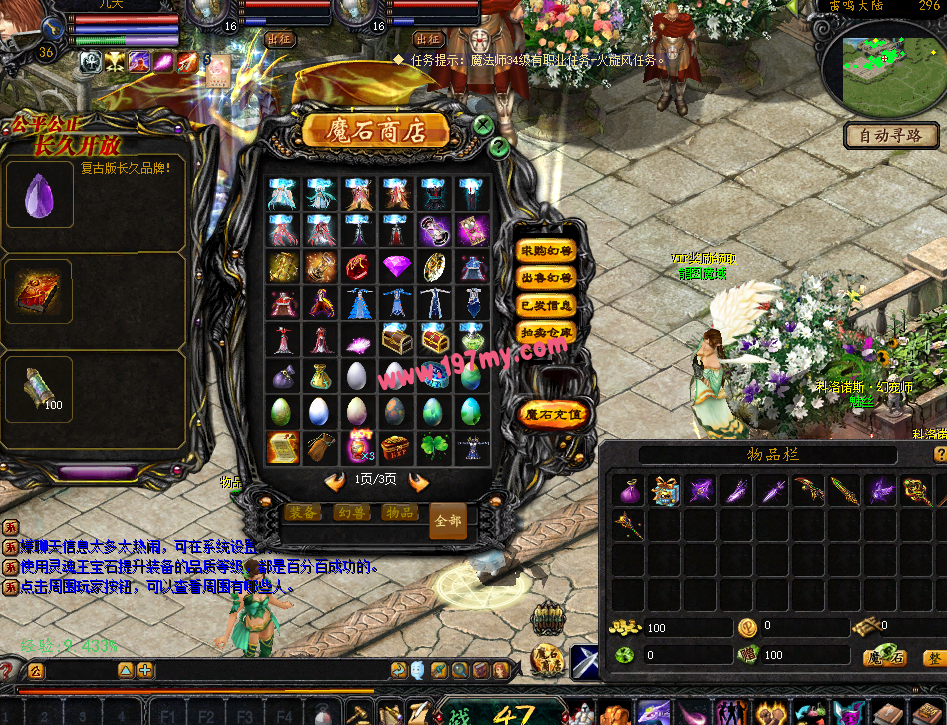
Task: Switch to the 幻兽 shop tab
Action: click(351, 512)
